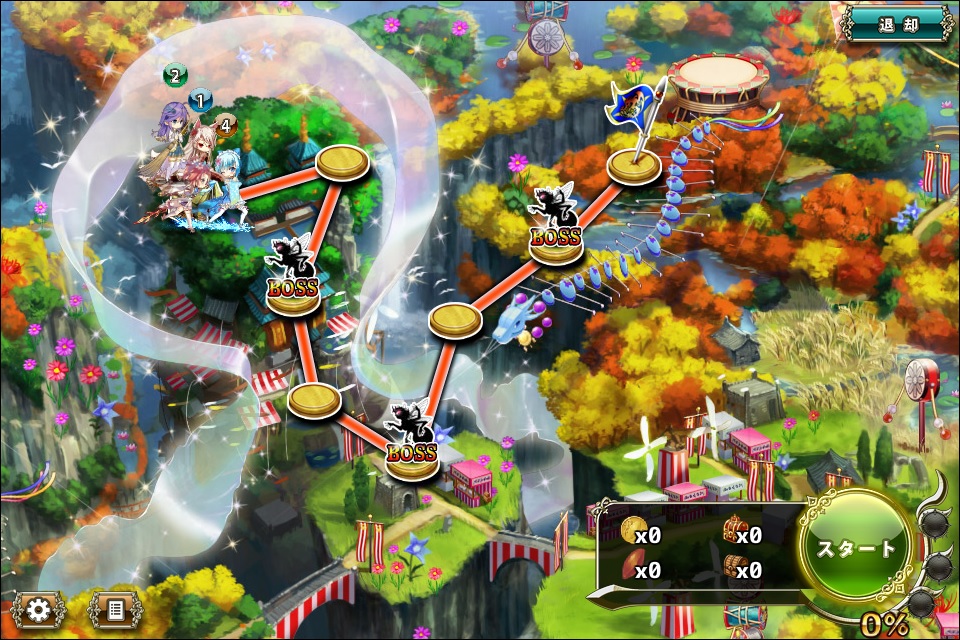Open the gear settings menu

coord(40,609)
